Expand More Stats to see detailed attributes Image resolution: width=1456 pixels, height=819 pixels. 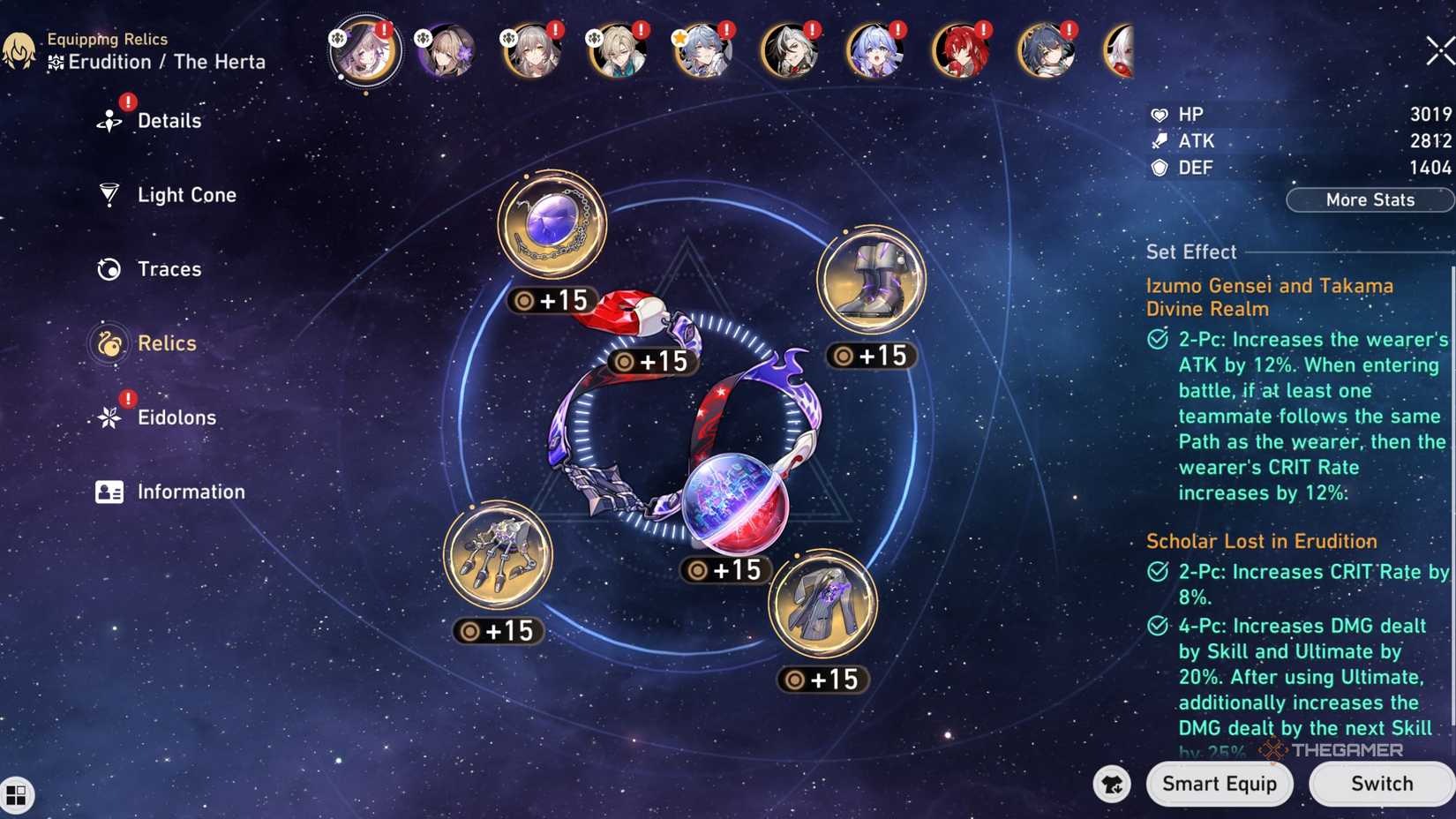coord(1370,199)
